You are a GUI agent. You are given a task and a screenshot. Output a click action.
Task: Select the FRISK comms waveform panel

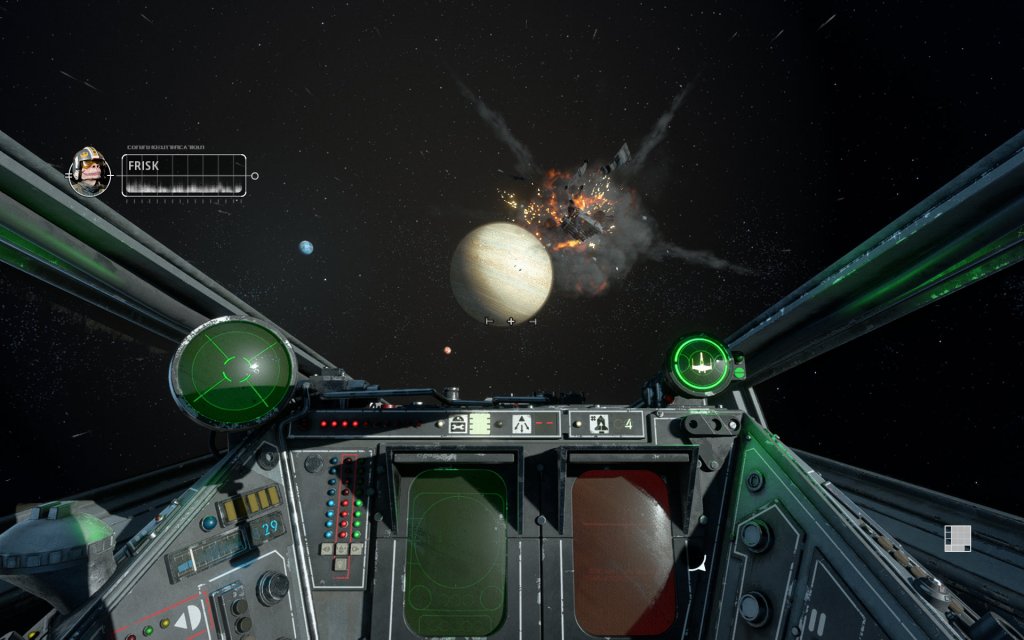[184, 175]
